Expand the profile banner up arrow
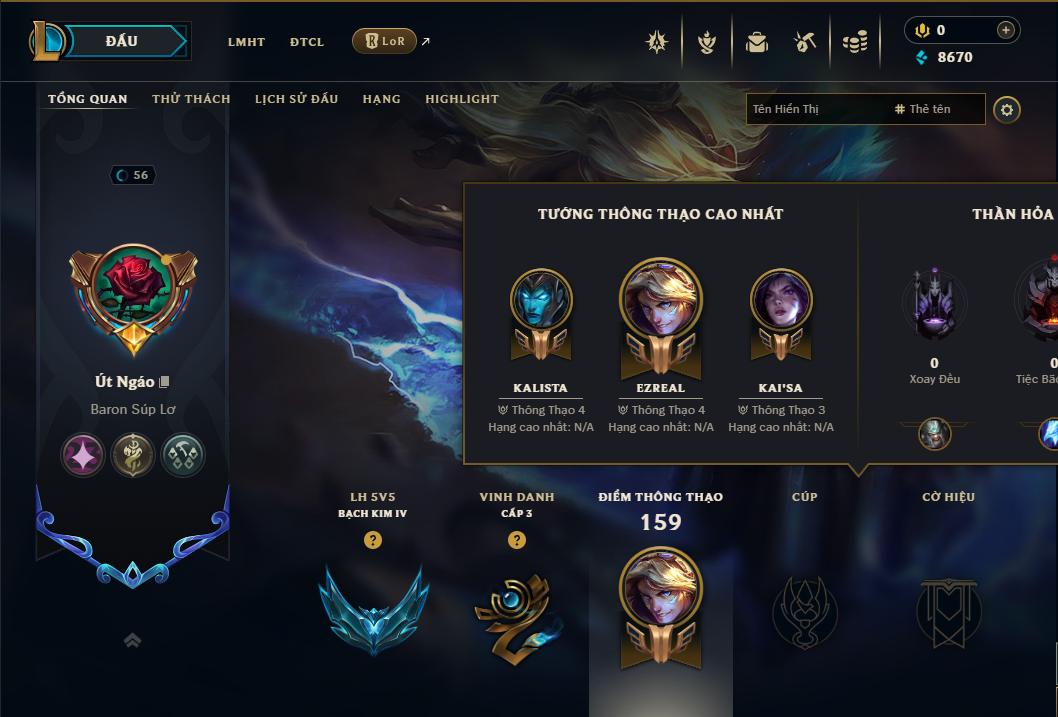 click(132, 641)
